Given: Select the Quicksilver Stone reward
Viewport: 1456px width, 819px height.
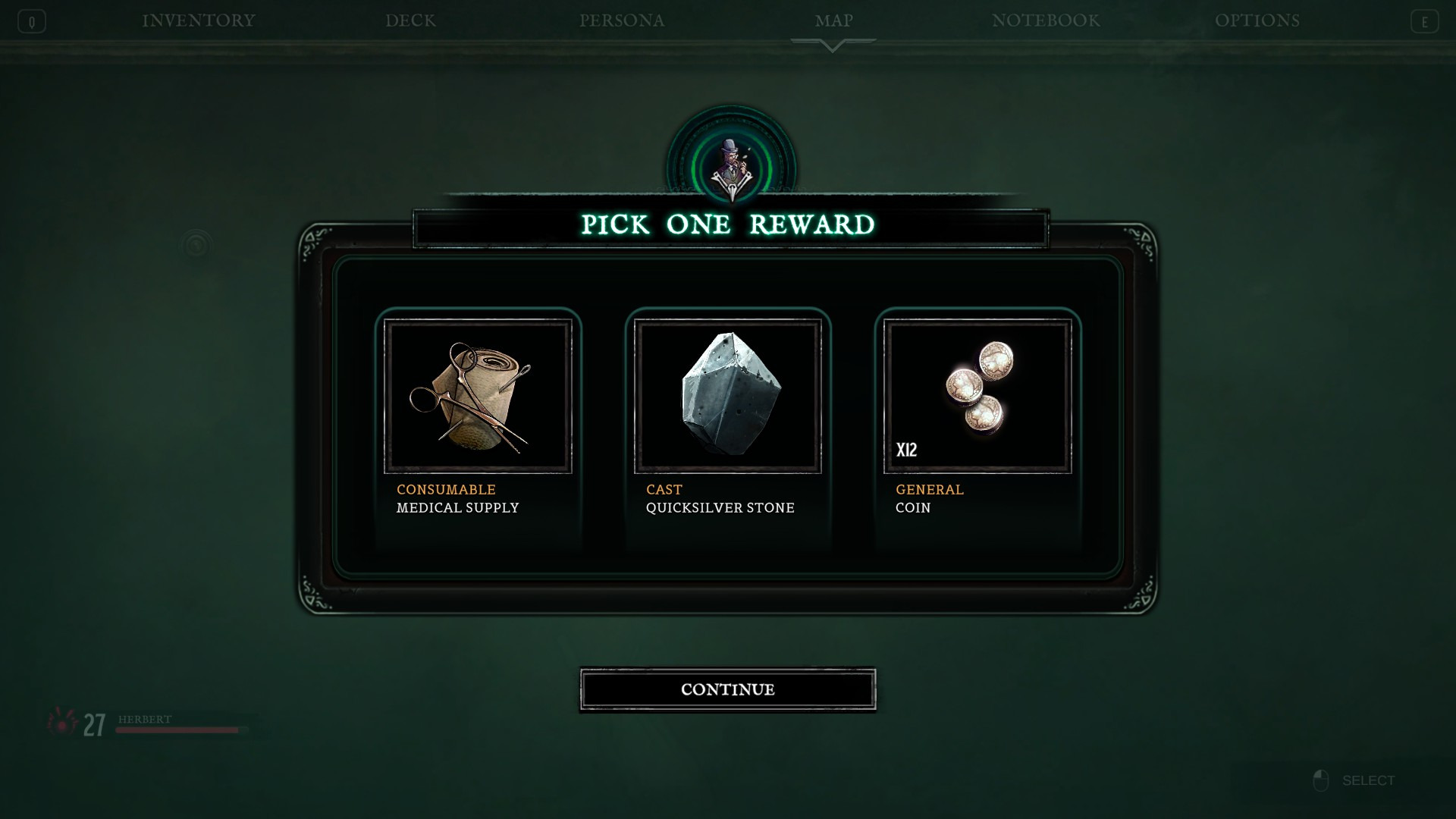Looking at the screenshot, I should (x=727, y=397).
